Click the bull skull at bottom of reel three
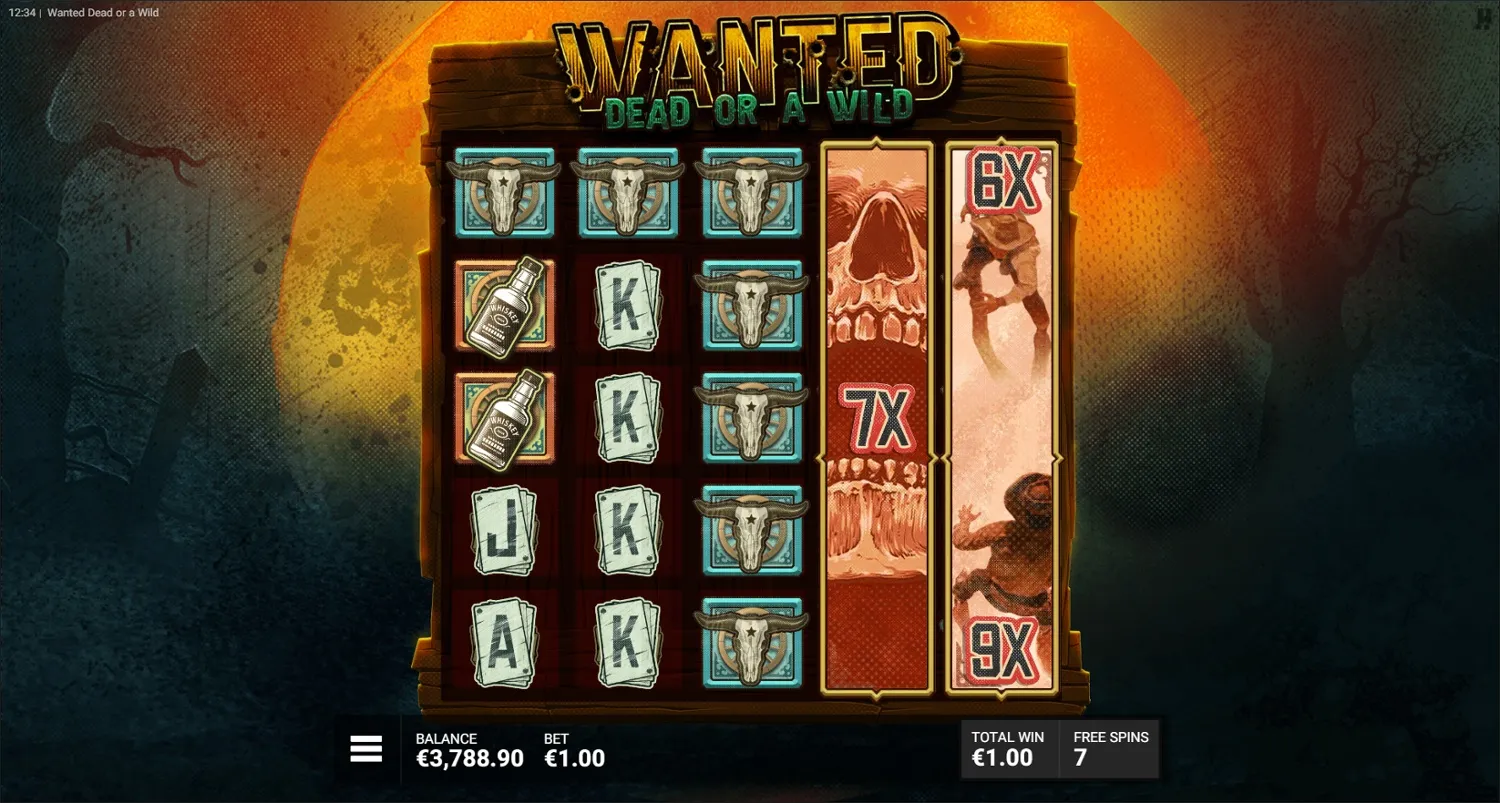Screen dimensions: 1500x803 click(752, 645)
